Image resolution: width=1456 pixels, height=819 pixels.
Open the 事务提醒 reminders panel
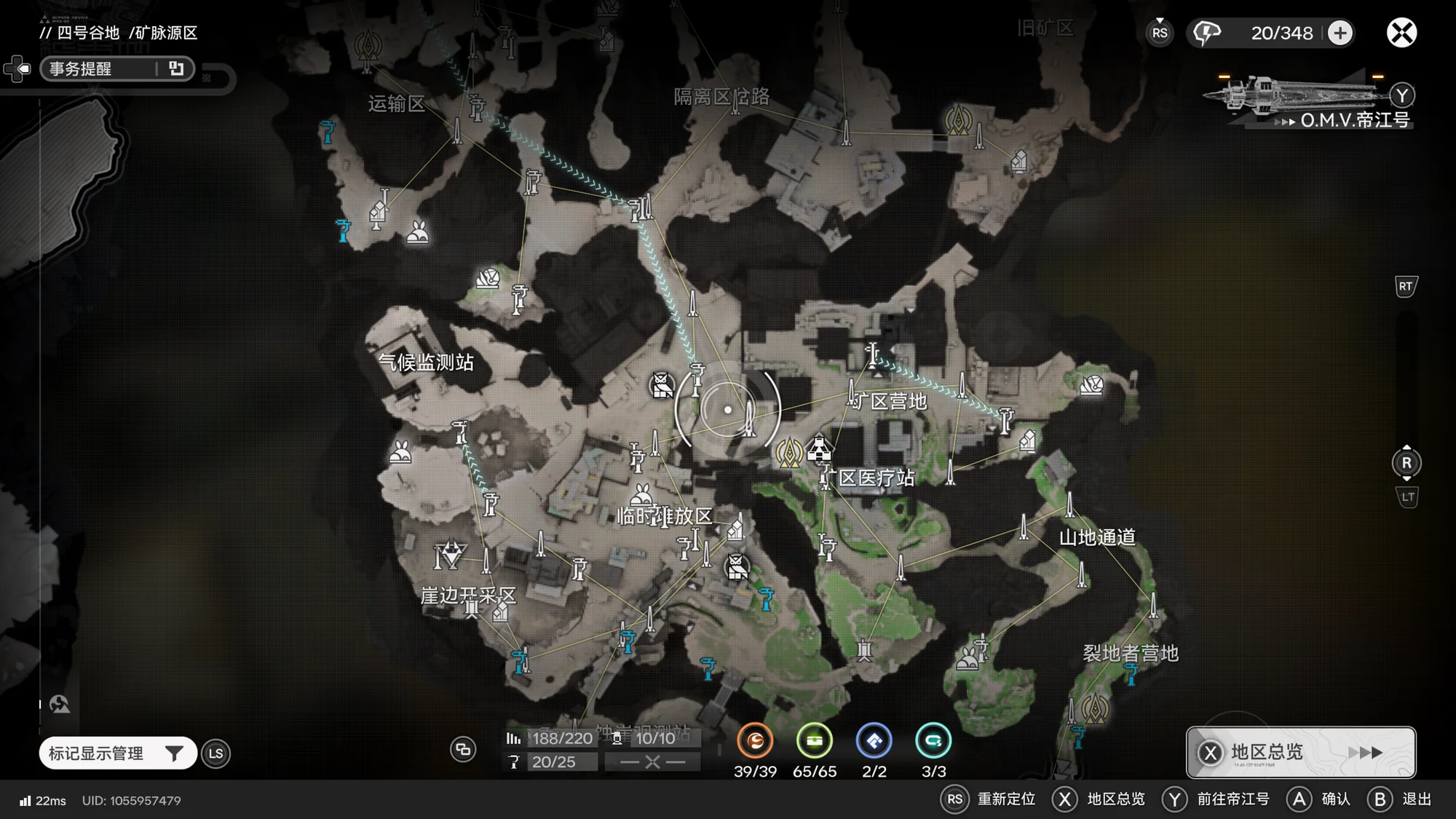click(x=116, y=68)
